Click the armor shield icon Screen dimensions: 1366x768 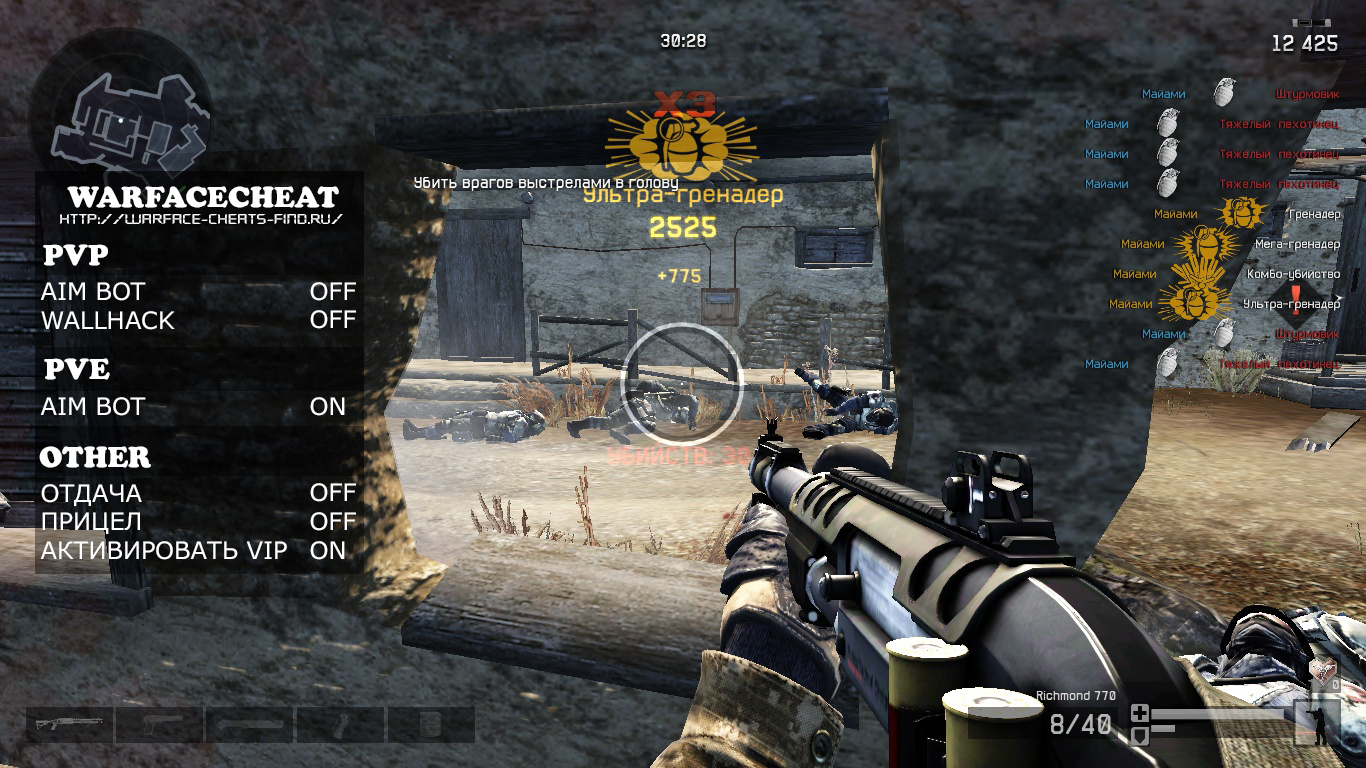[1140, 734]
